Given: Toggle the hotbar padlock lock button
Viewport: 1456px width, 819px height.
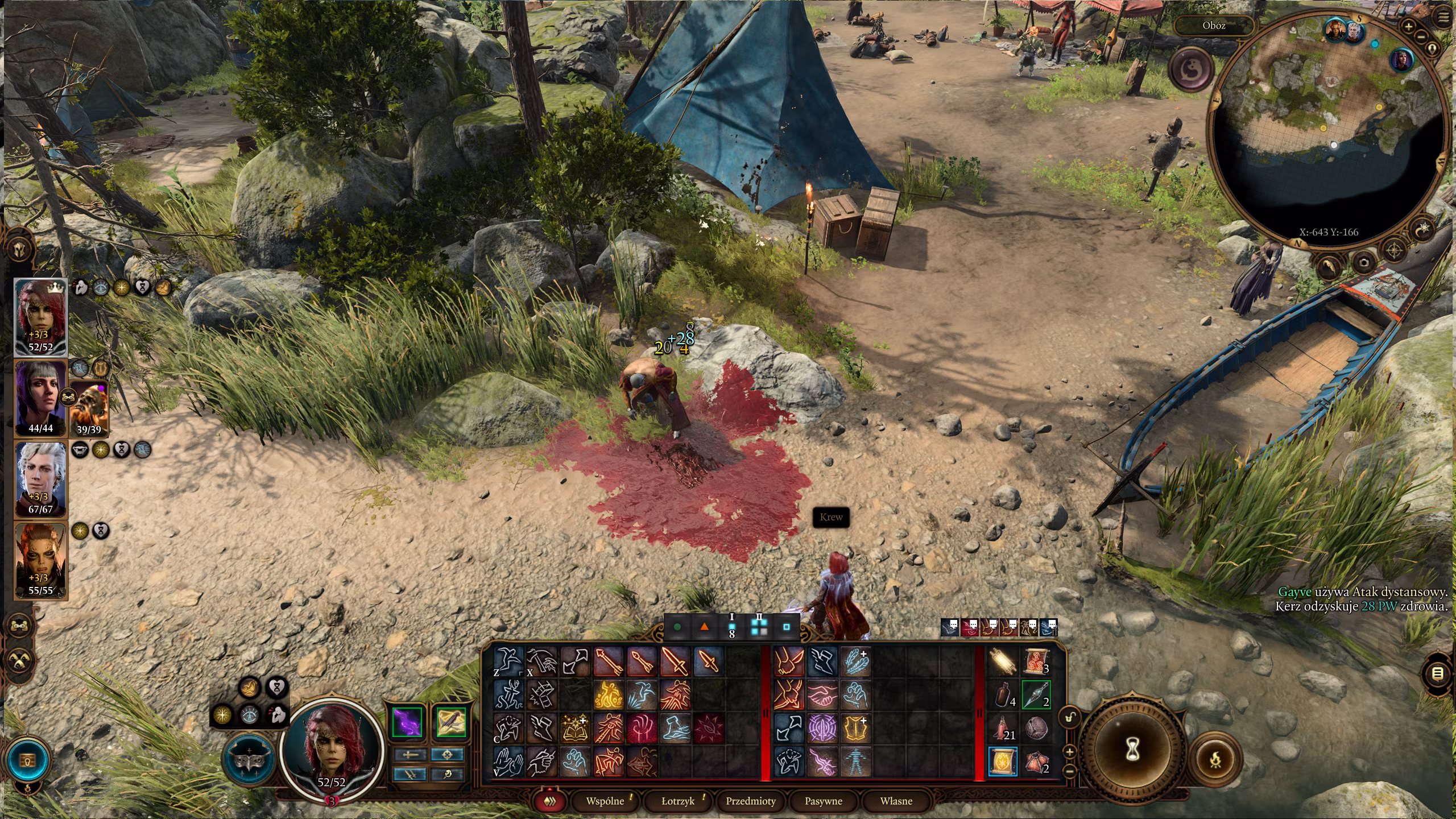Looking at the screenshot, I should tap(1070, 717).
